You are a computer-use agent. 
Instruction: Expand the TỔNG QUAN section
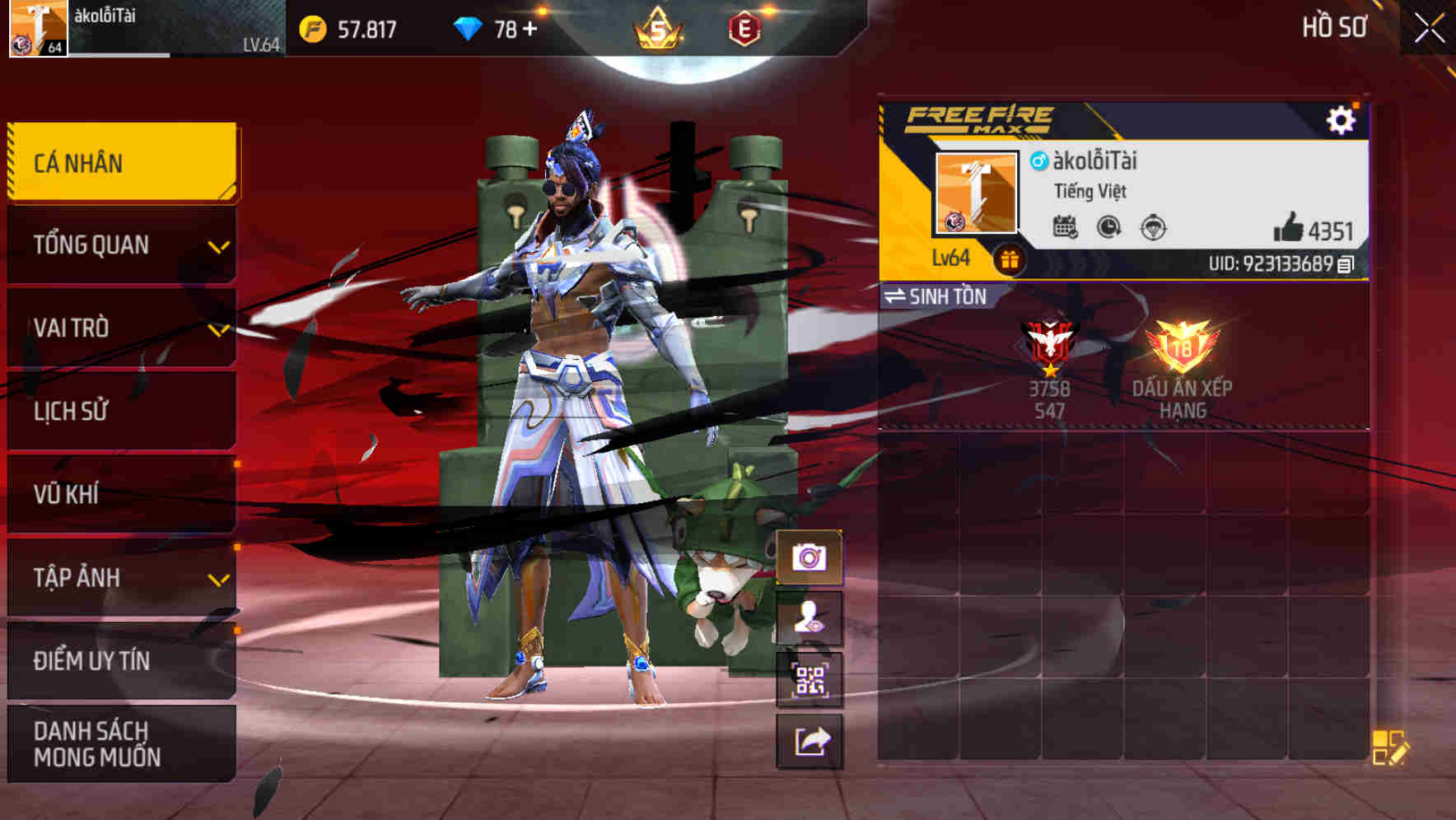click(119, 245)
